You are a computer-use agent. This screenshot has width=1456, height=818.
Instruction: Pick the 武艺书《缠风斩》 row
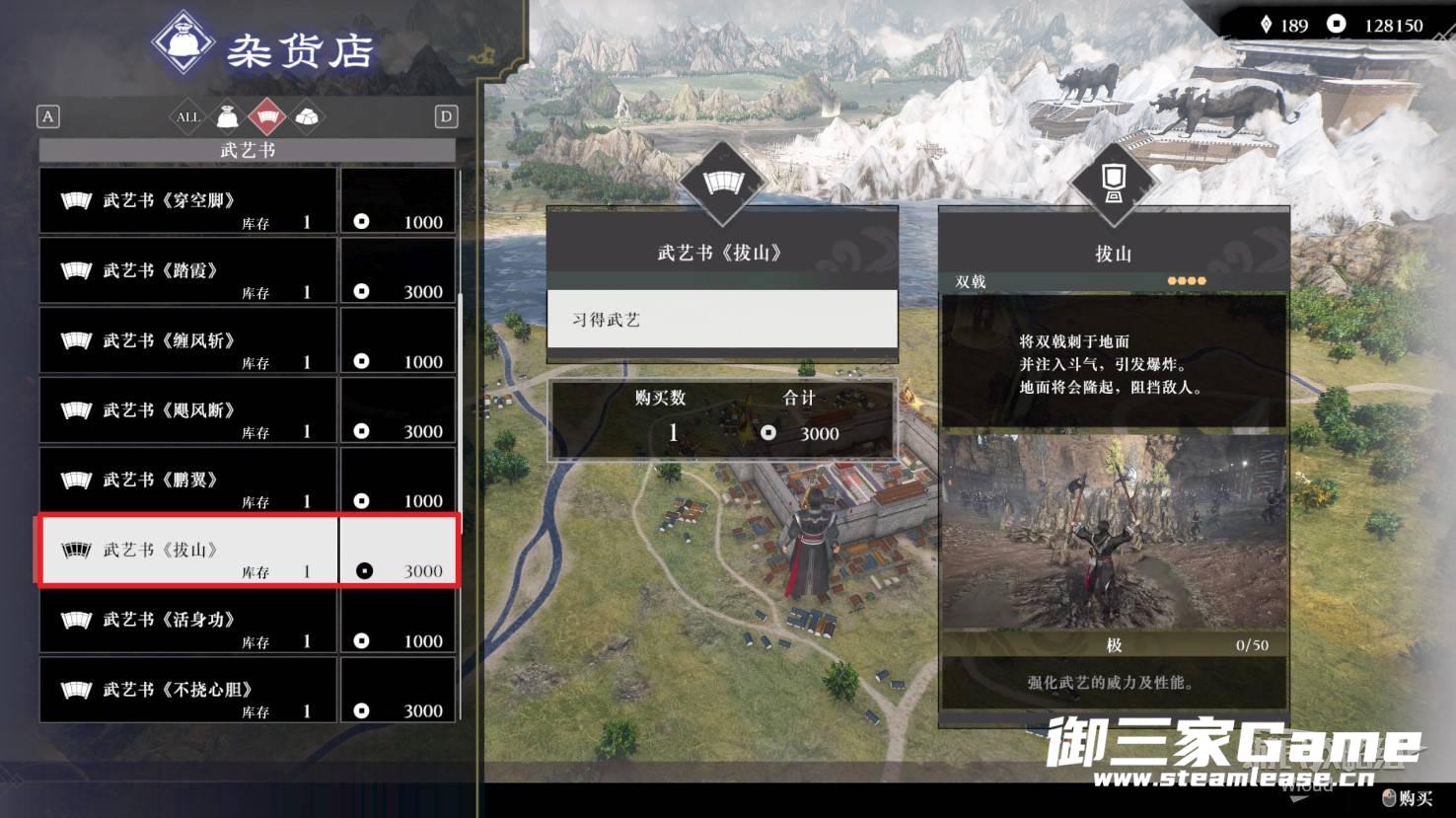click(x=247, y=341)
